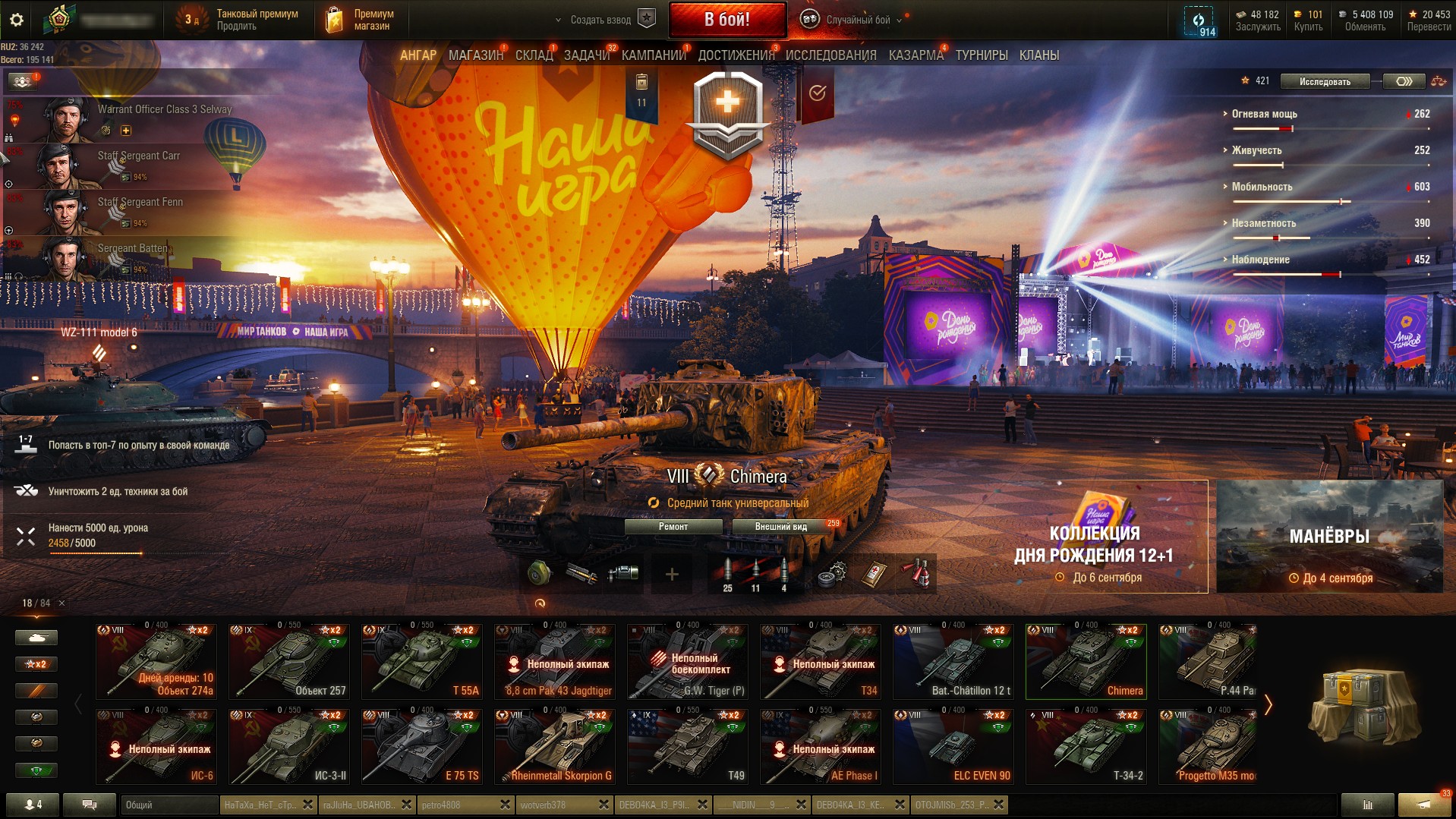
Task: Open the settings gear menu
Action: pyautogui.click(x=16, y=20)
